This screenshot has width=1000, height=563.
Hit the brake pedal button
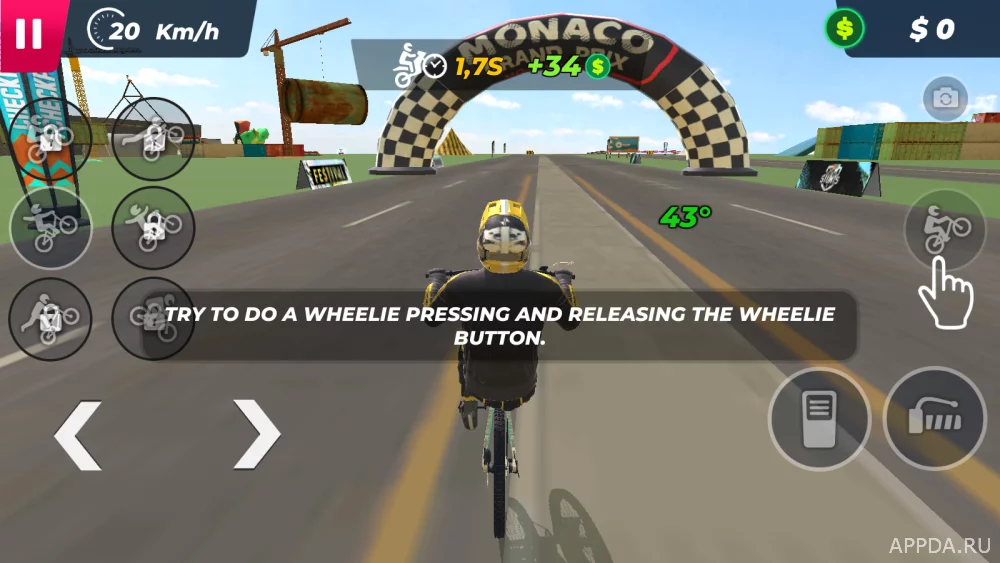[x=817, y=419]
